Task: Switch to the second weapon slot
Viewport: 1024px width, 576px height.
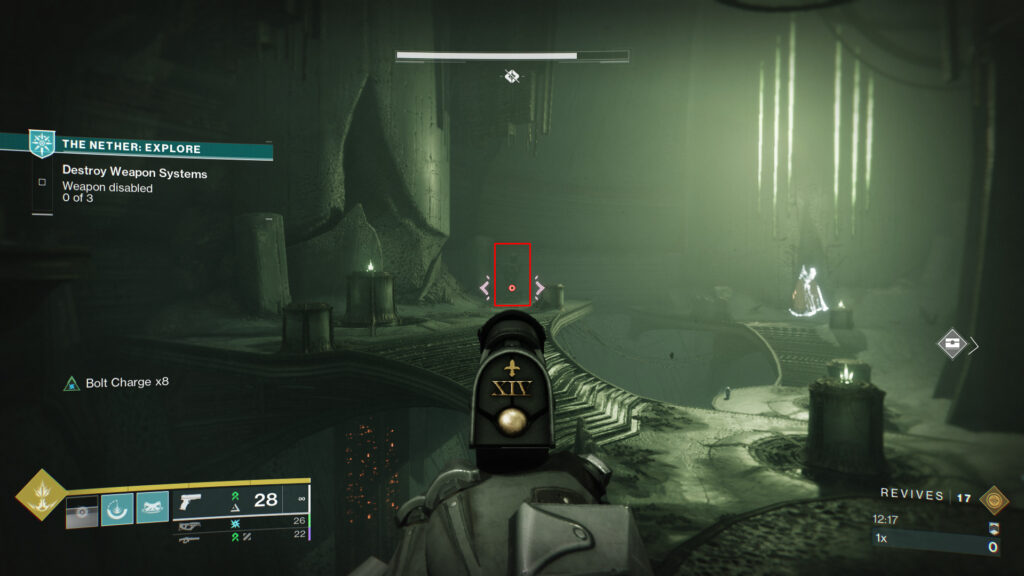Action: (x=190, y=522)
